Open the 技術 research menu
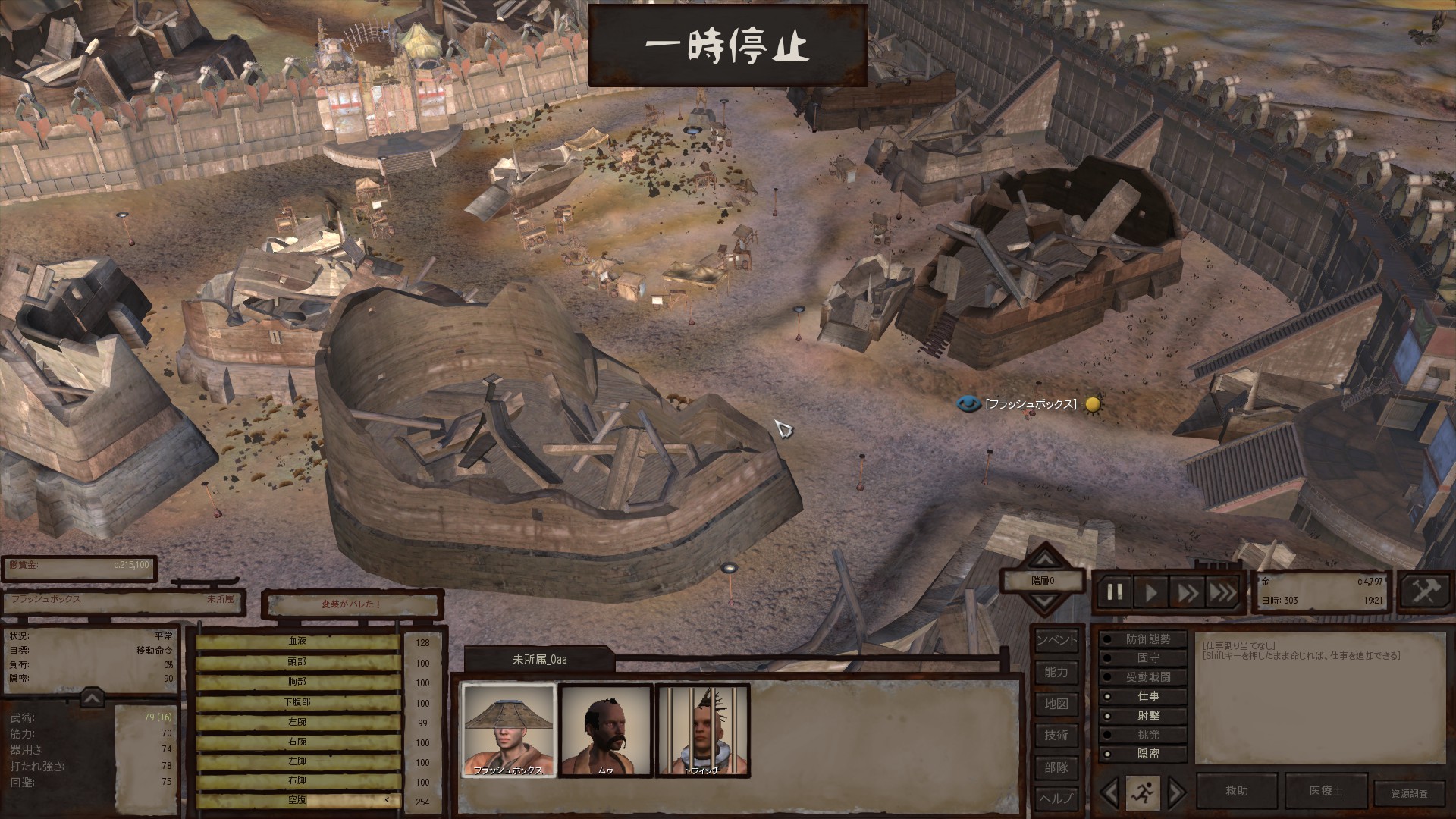1456x819 pixels. click(1056, 735)
